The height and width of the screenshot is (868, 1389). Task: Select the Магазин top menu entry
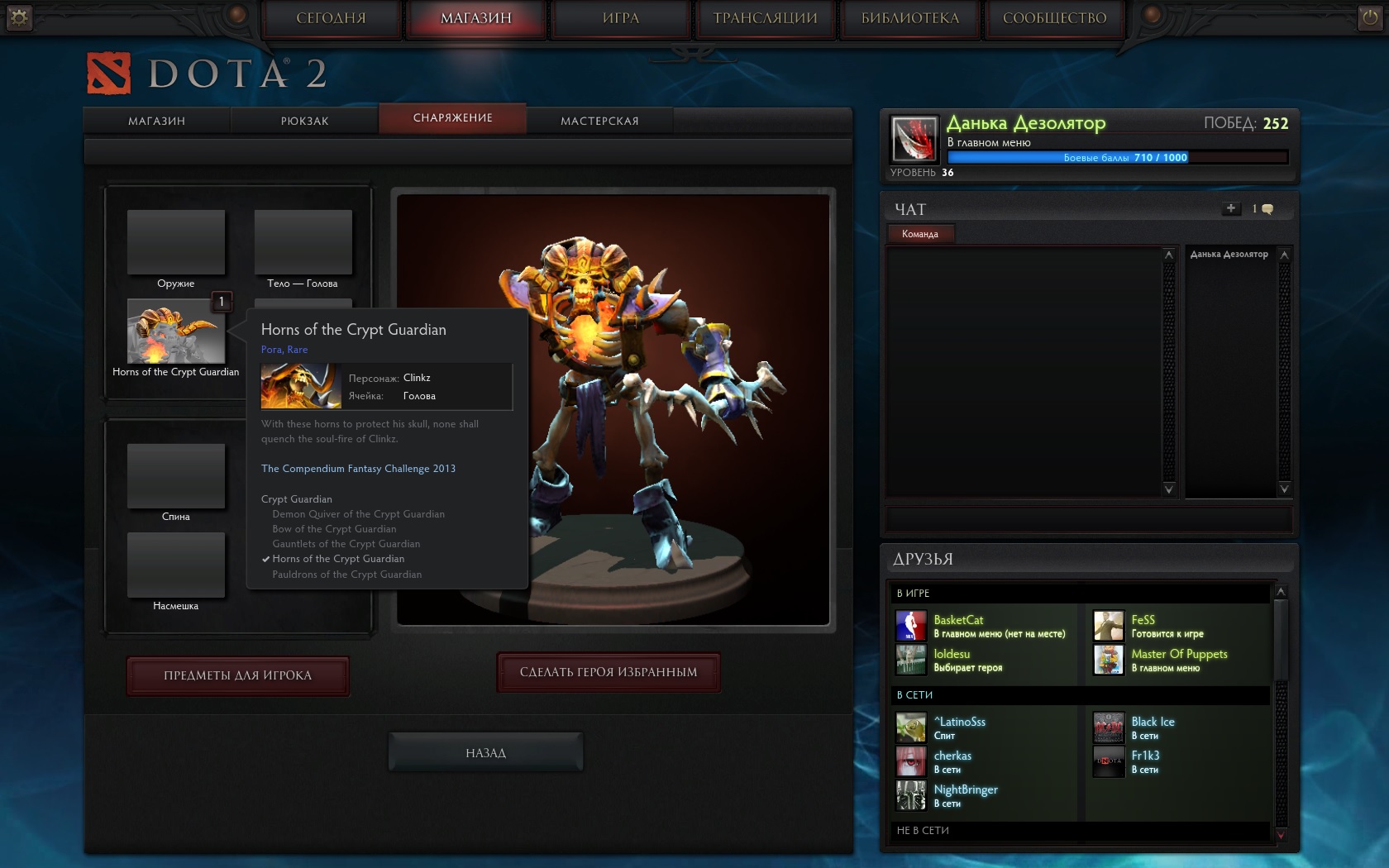click(x=475, y=18)
